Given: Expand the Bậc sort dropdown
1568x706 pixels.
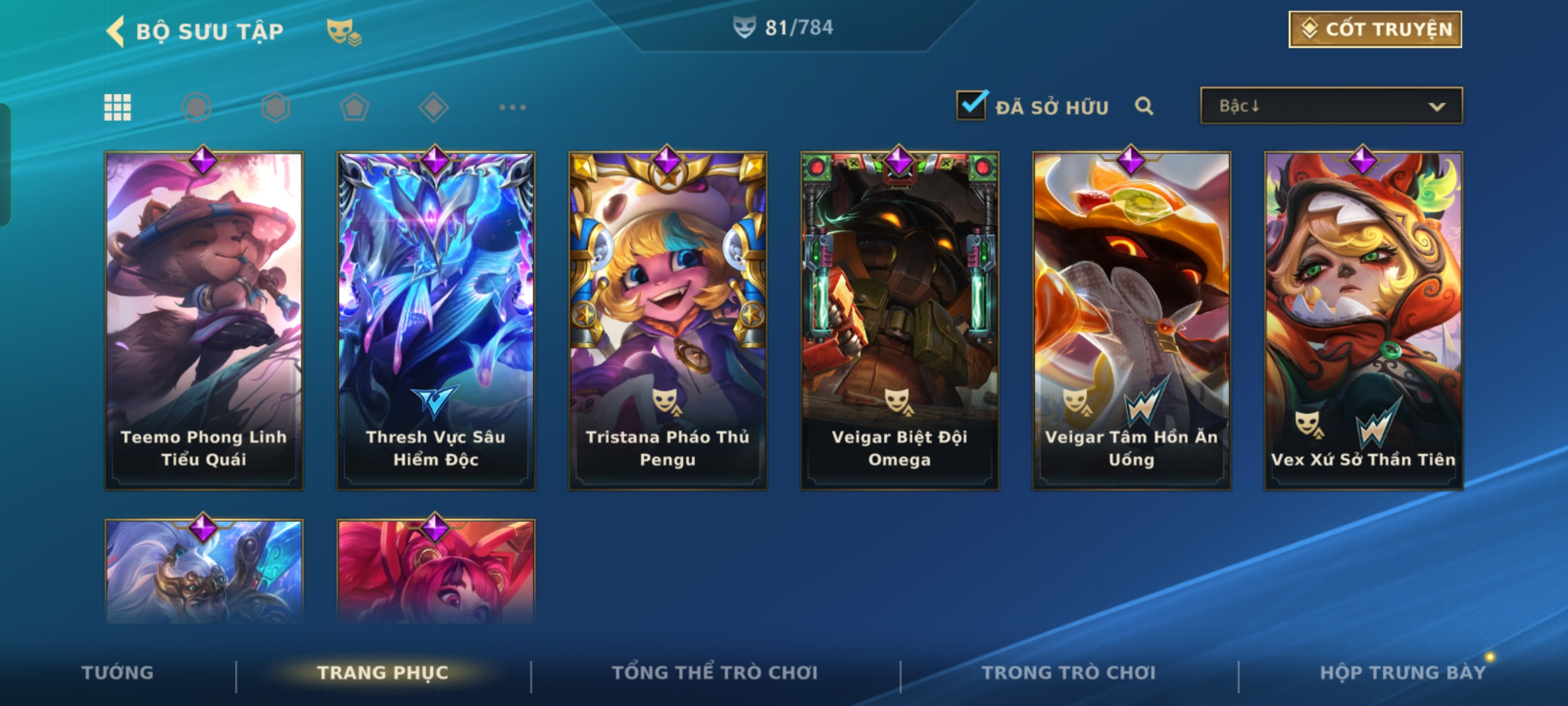Looking at the screenshot, I should tap(1331, 106).
